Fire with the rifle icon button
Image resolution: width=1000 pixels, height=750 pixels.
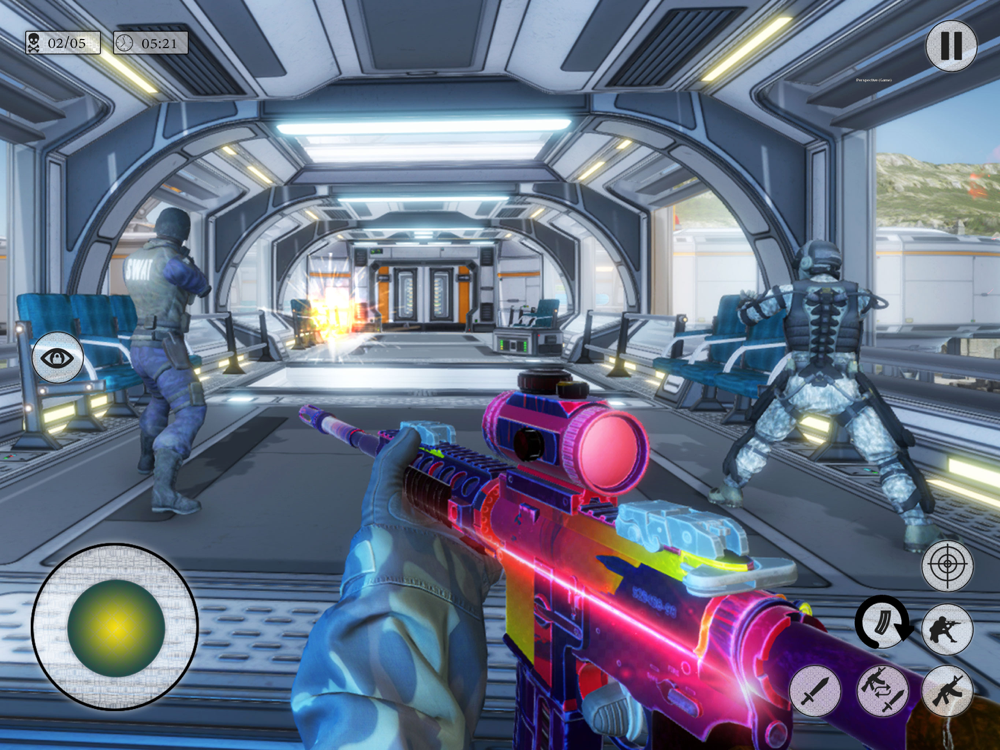947,690
